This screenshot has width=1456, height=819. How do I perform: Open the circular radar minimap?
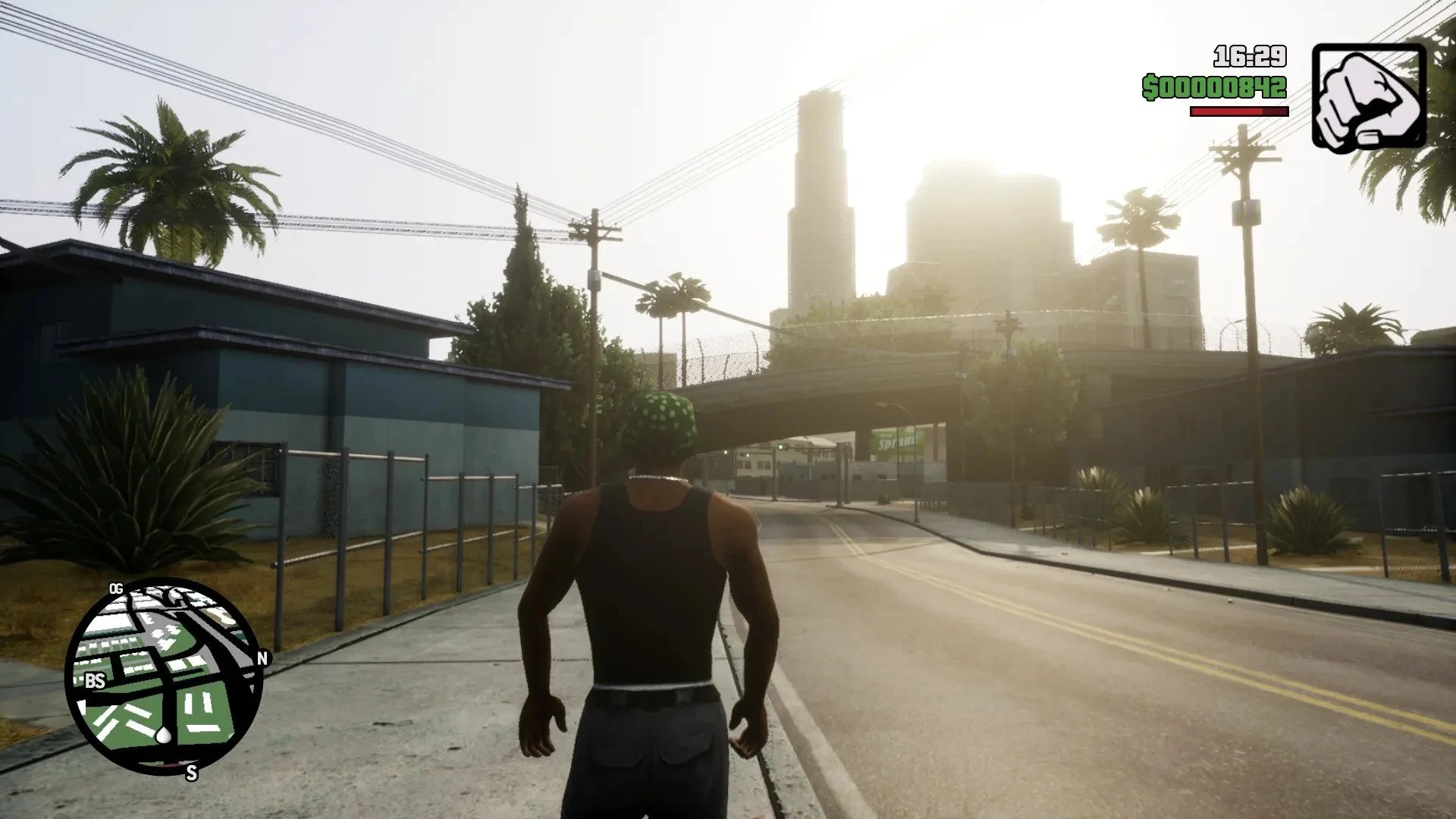164,676
